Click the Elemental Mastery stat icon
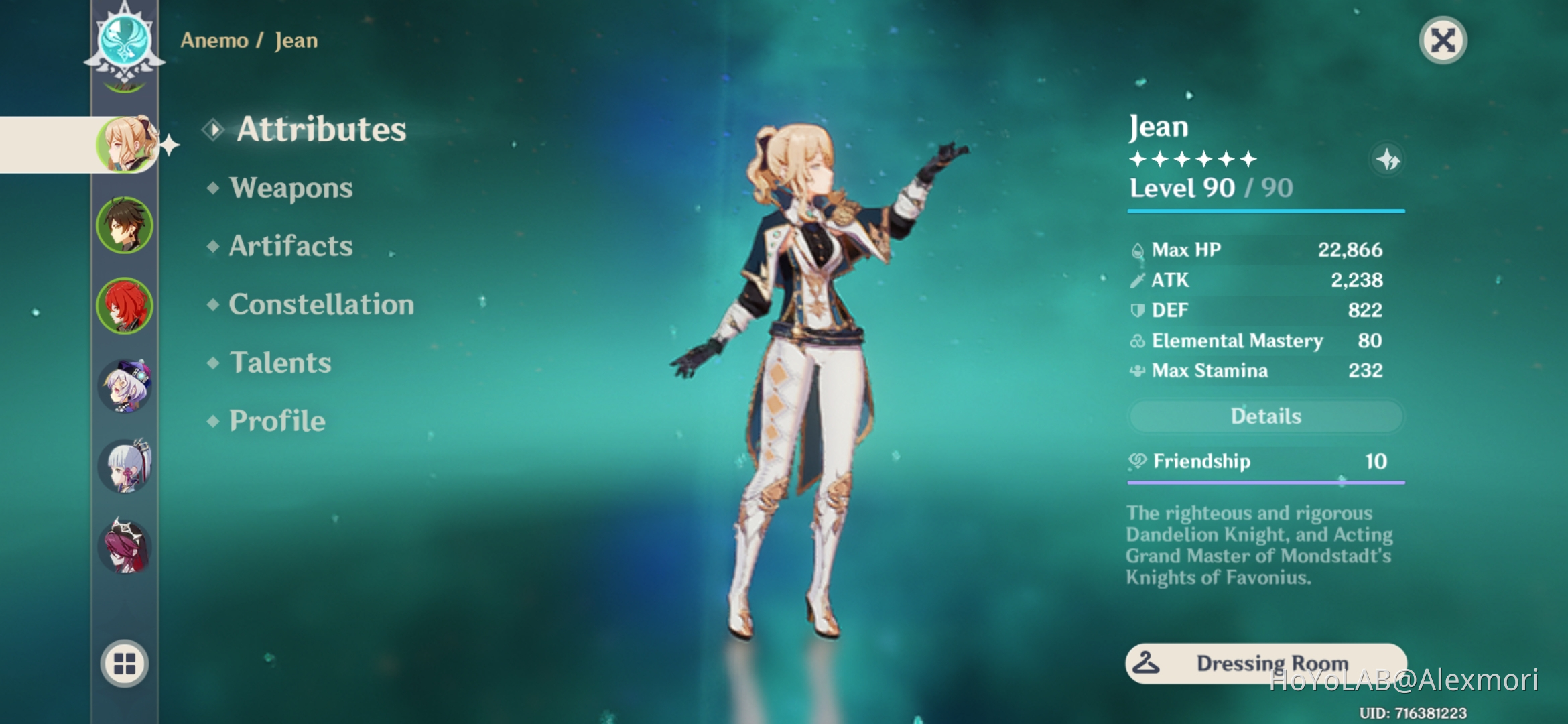Image resolution: width=1568 pixels, height=724 pixels. click(x=1137, y=341)
